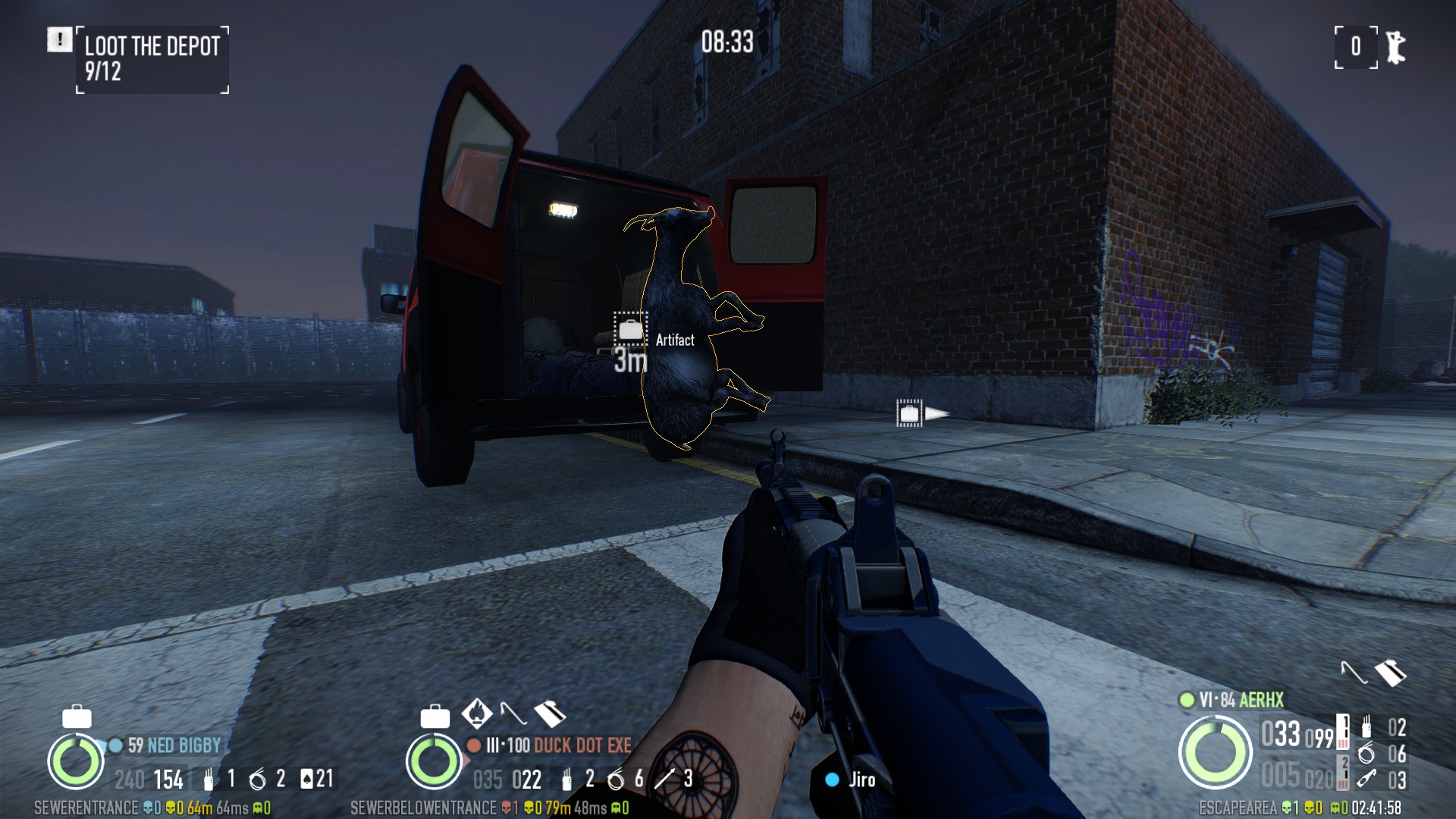Click the bag waypoint with arrow
This screenshot has width=1456, height=819.
[x=909, y=413]
